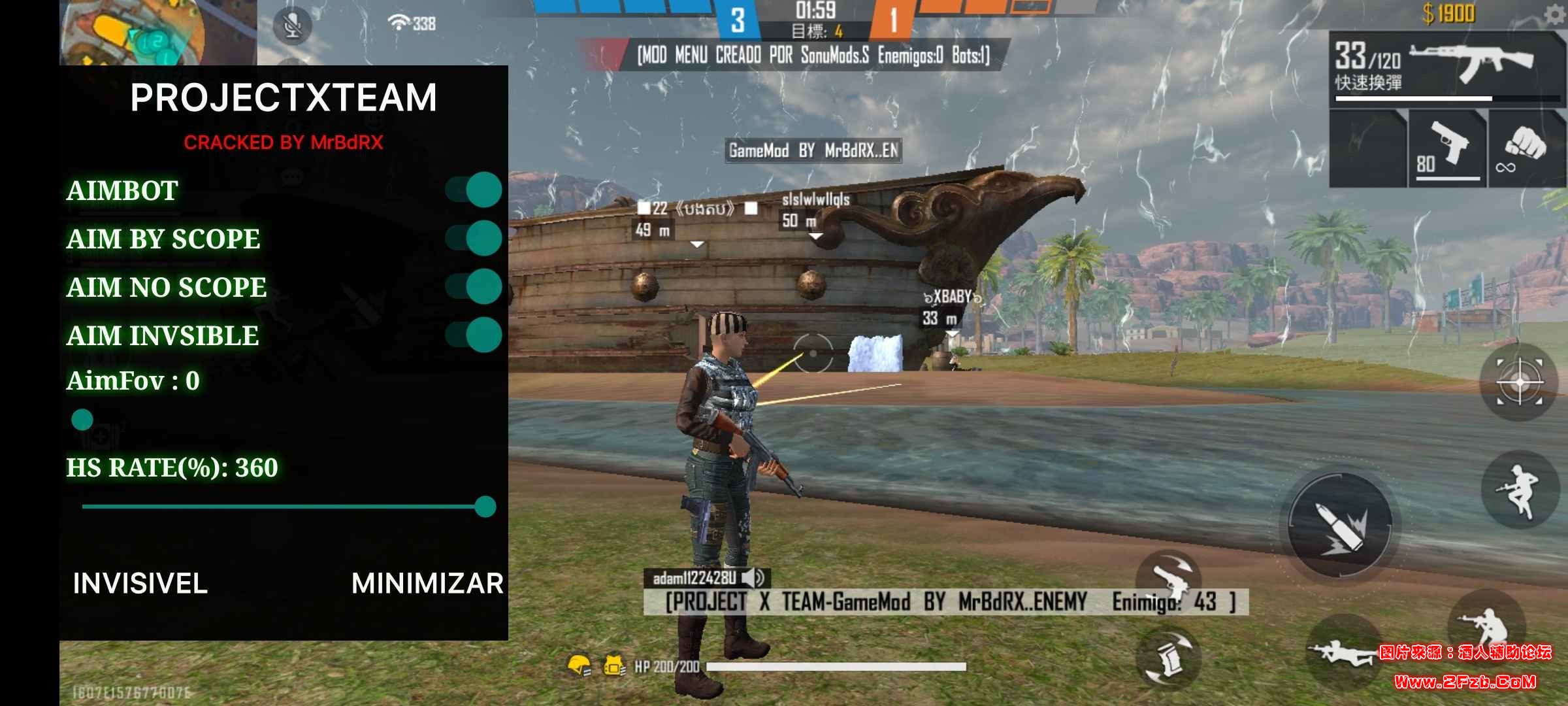This screenshot has width=1568, height=706.
Task: Open settings with the gear icon
Action: coord(1555,14)
